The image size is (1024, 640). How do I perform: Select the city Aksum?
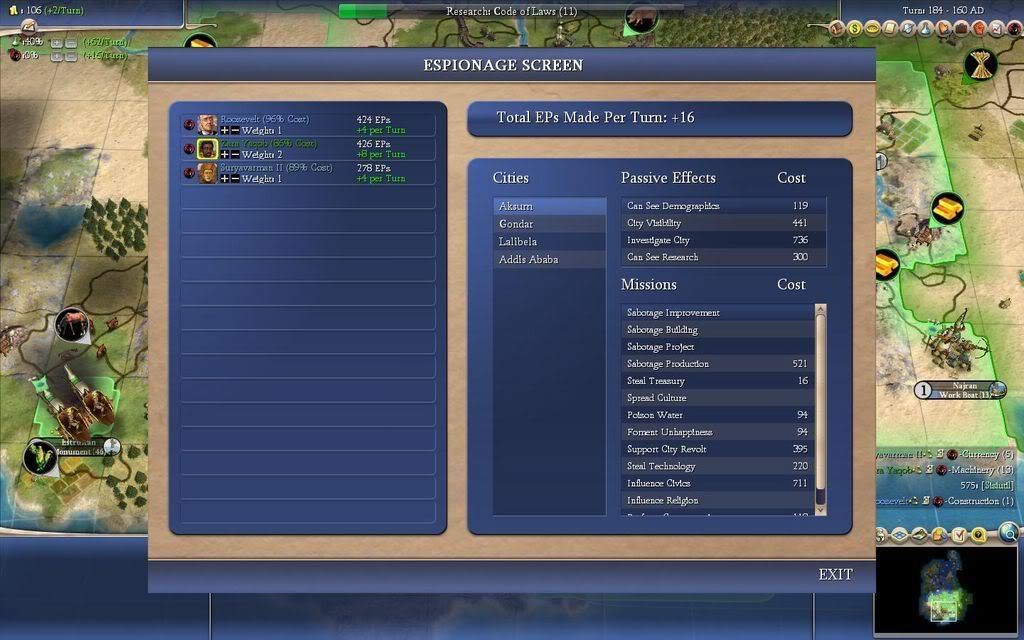click(549, 206)
